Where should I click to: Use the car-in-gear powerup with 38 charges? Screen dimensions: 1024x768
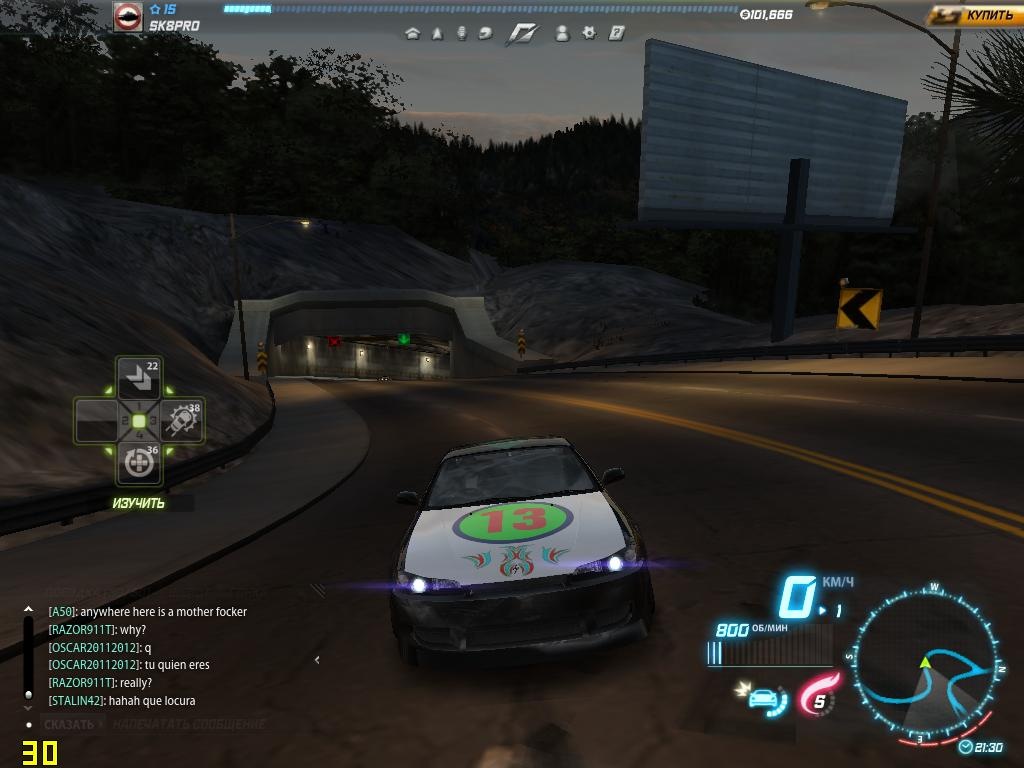tap(181, 421)
